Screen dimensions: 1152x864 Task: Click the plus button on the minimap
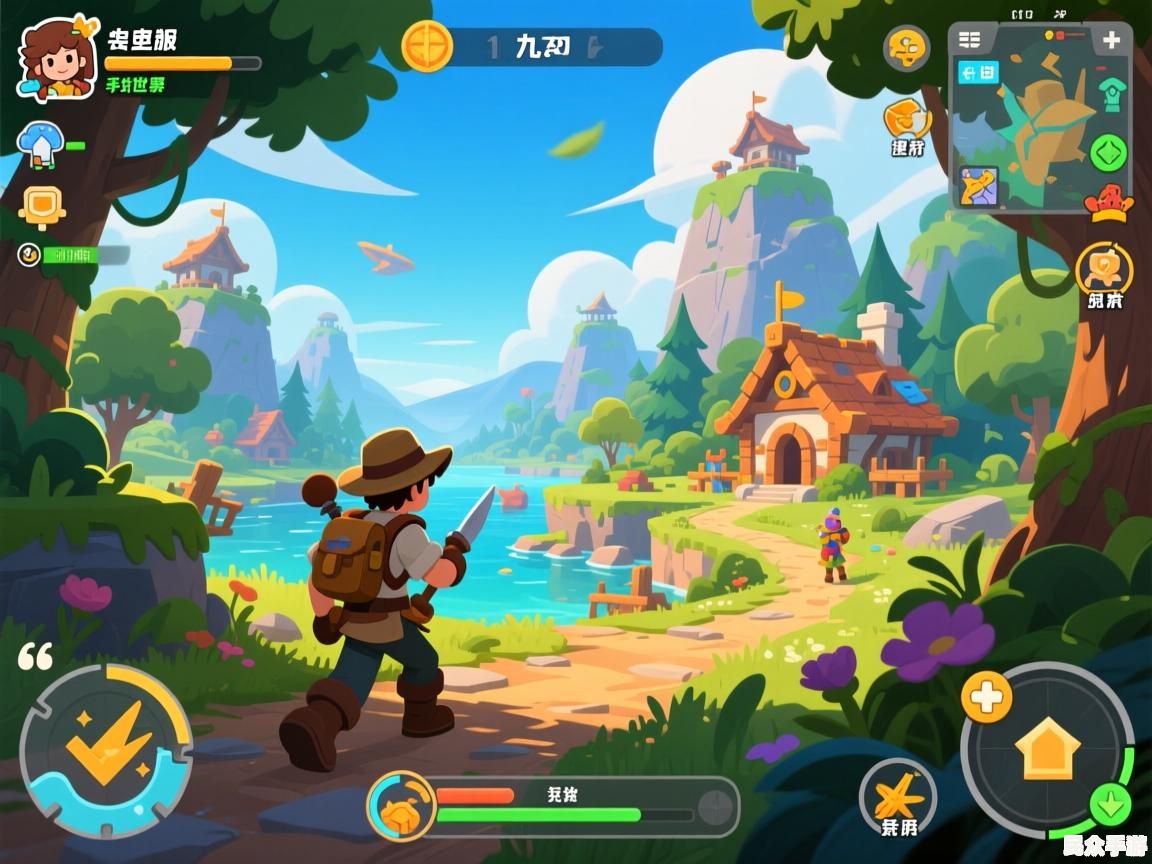point(1111,41)
